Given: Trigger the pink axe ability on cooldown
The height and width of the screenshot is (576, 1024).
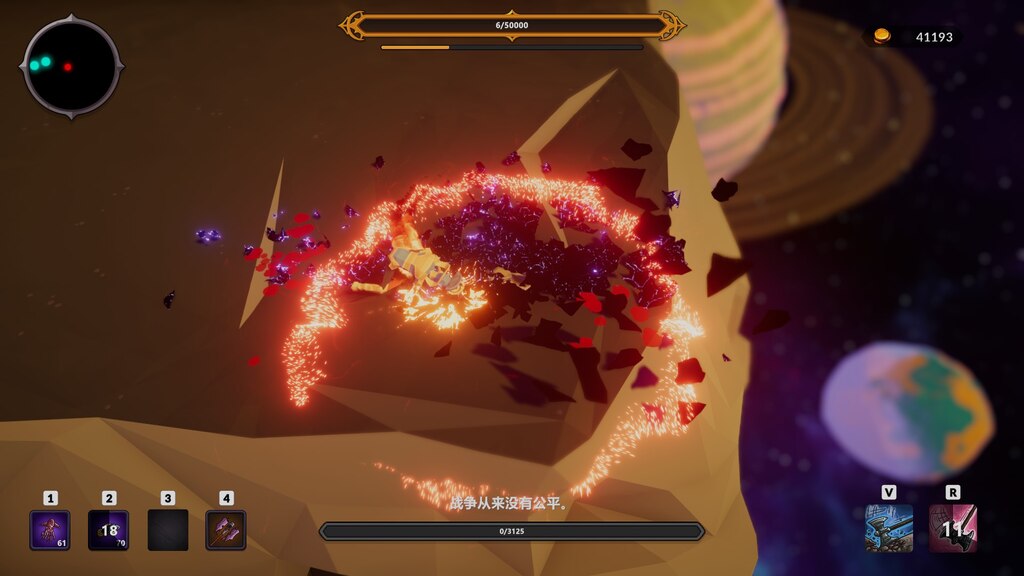Looking at the screenshot, I should (953, 528).
